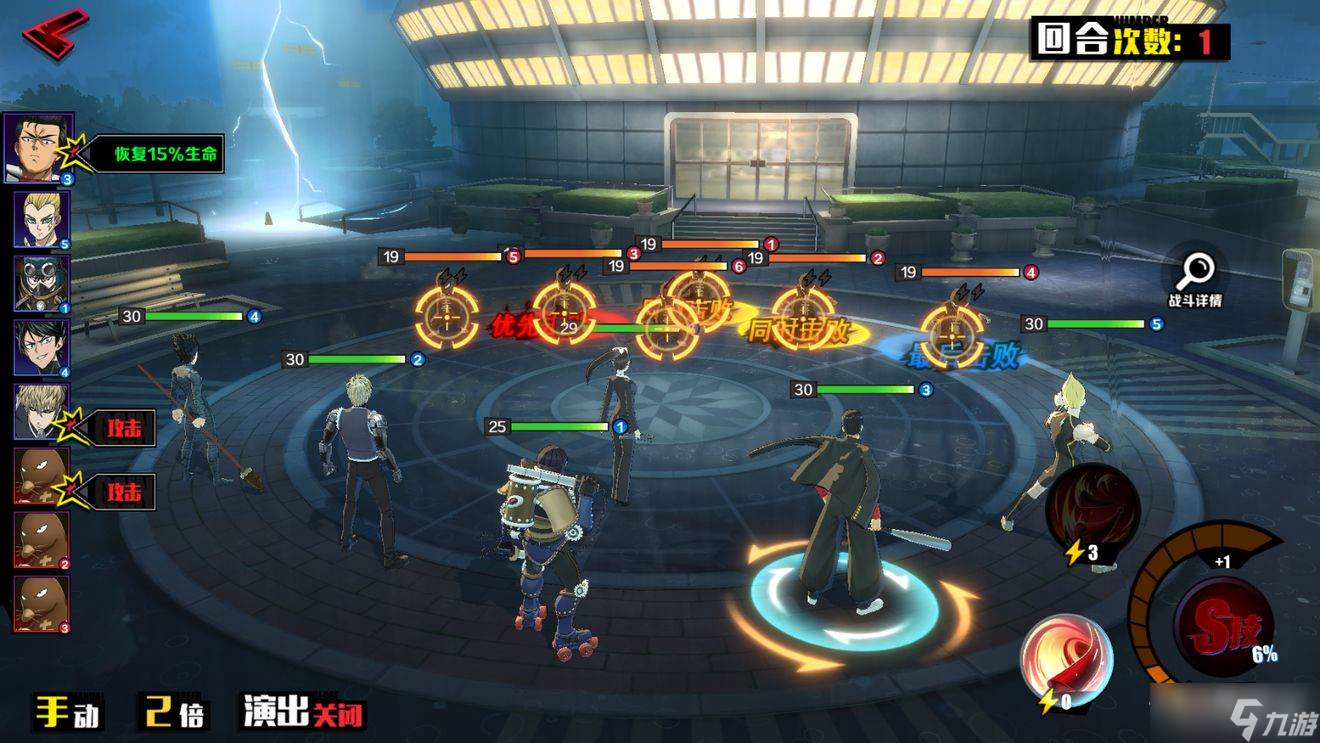Image resolution: width=1320 pixels, height=743 pixels.
Task: Select the top hero portrait in turn order
Action: (x=38, y=148)
